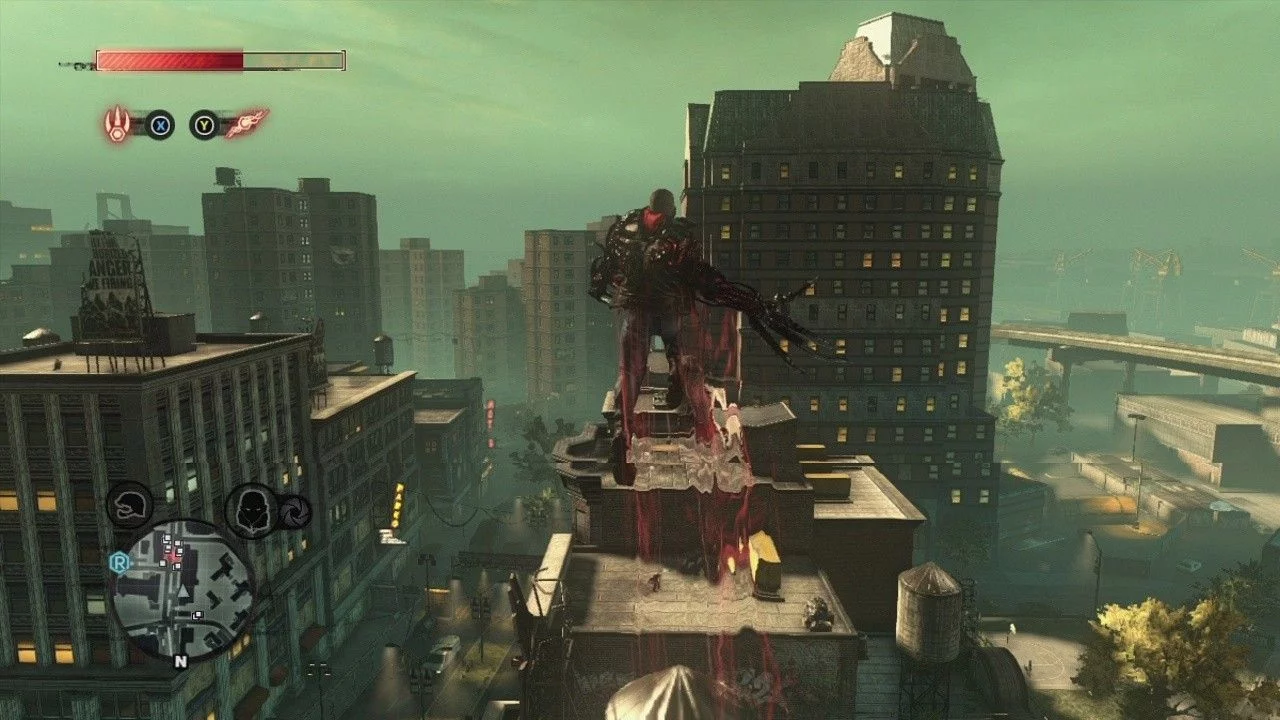Screen dimensions: 1280x720
Task: Click the soldier helmet alert icon
Action: pyautogui.click(x=130, y=503)
